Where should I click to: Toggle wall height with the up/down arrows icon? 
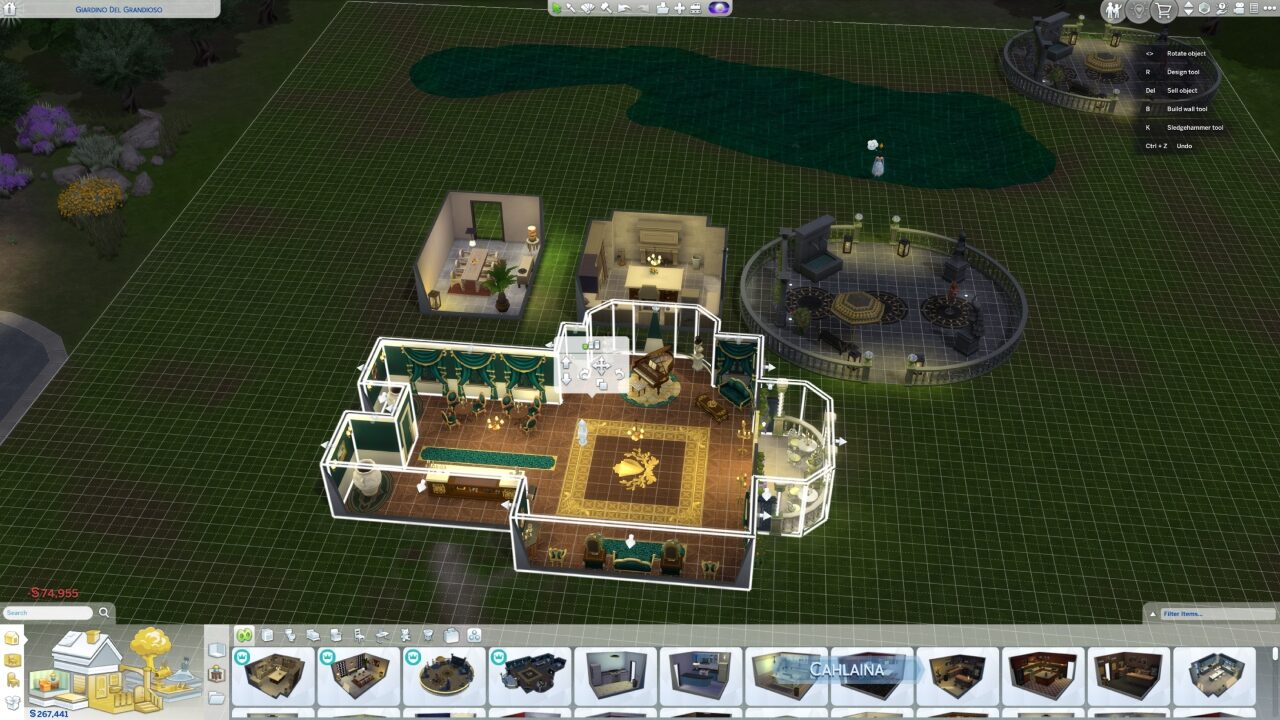point(1187,9)
